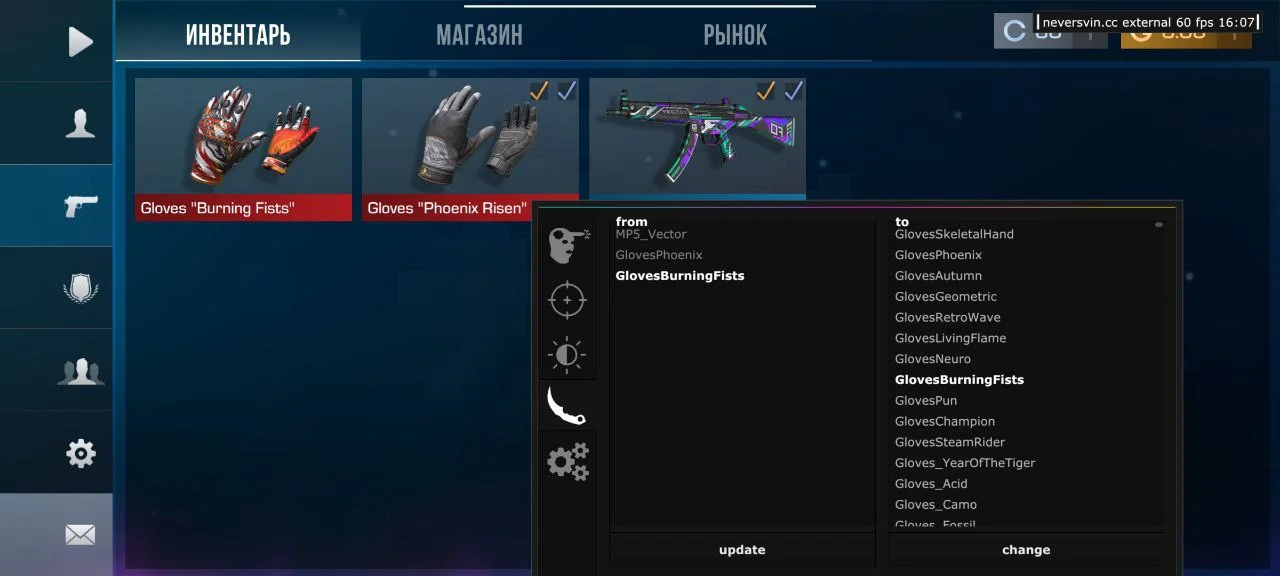Pick GlovesChampion in the to list
This screenshot has height=576, width=1280.
pos(945,422)
